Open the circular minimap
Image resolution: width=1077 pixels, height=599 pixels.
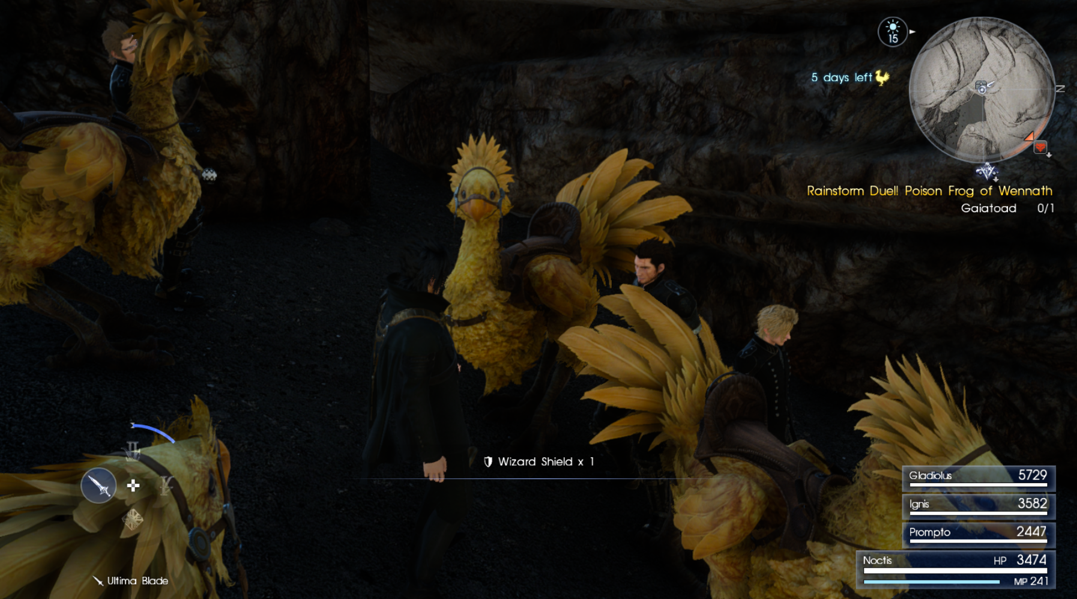[981, 89]
